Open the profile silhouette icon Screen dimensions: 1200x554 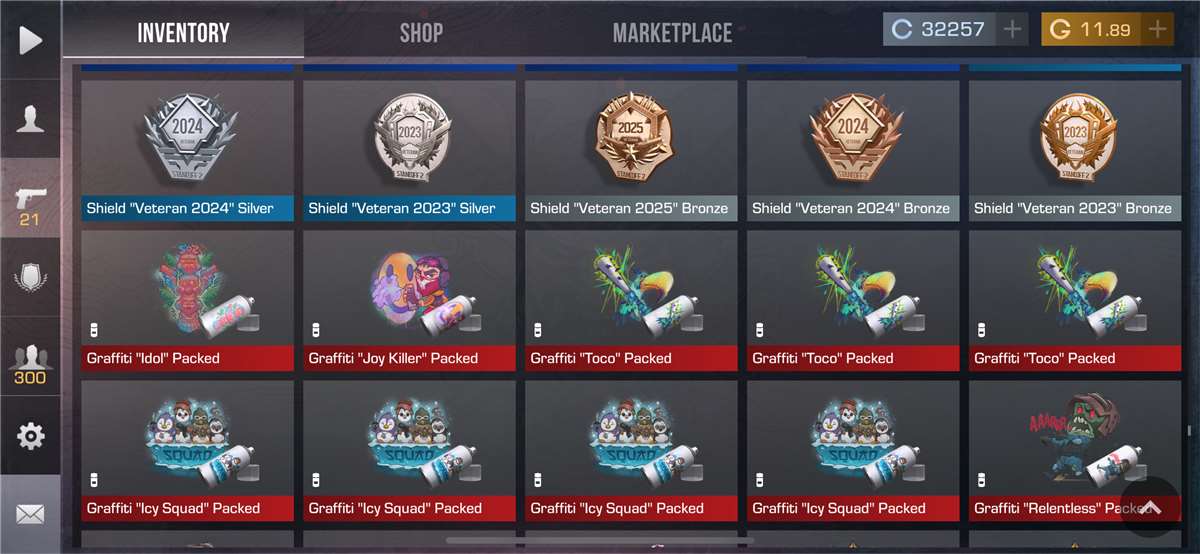tap(30, 119)
